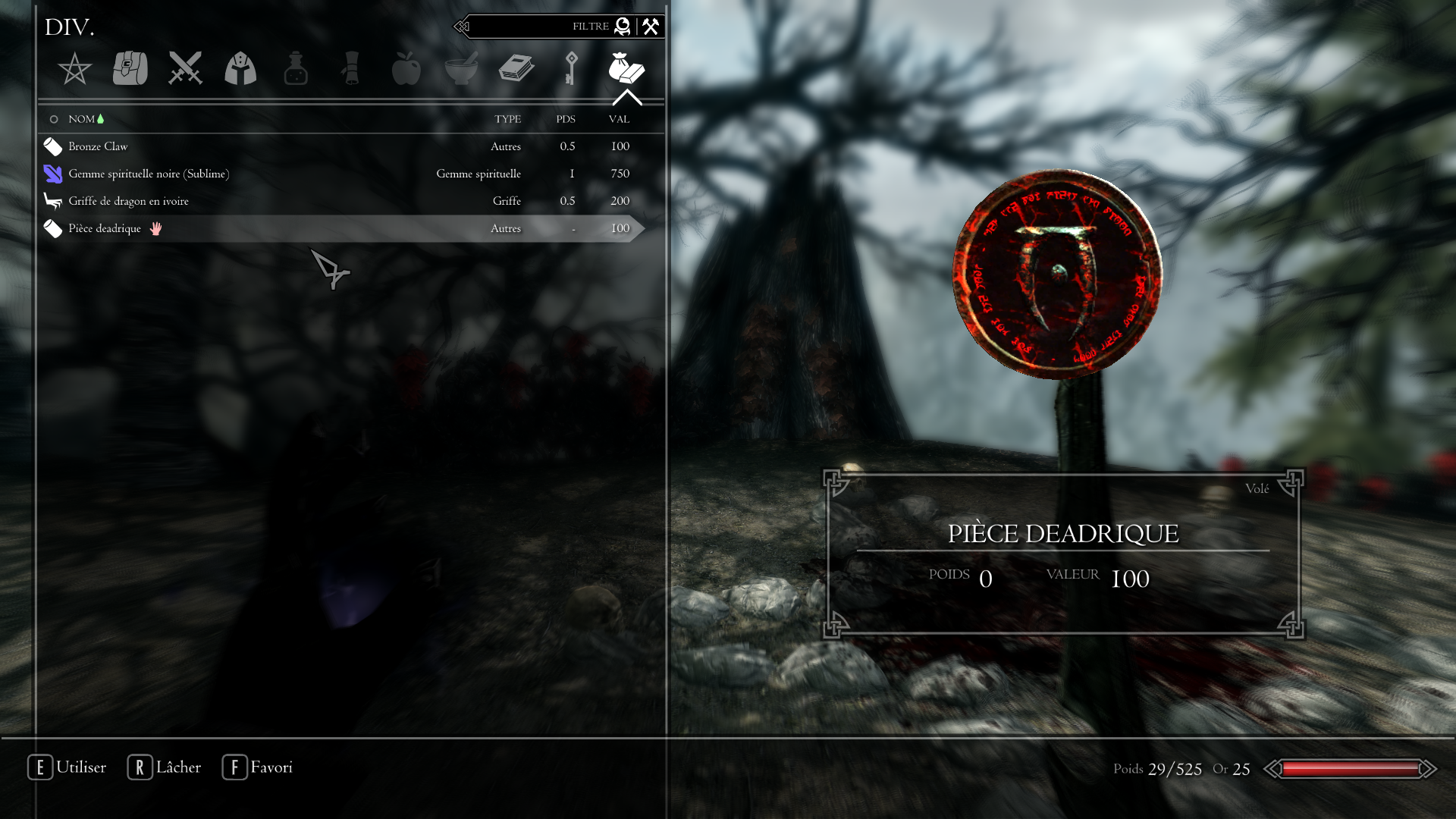Viewport: 1456px width, 819px height.
Task: Select Griffe de dragon en ivoire
Action: pos(128,201)
